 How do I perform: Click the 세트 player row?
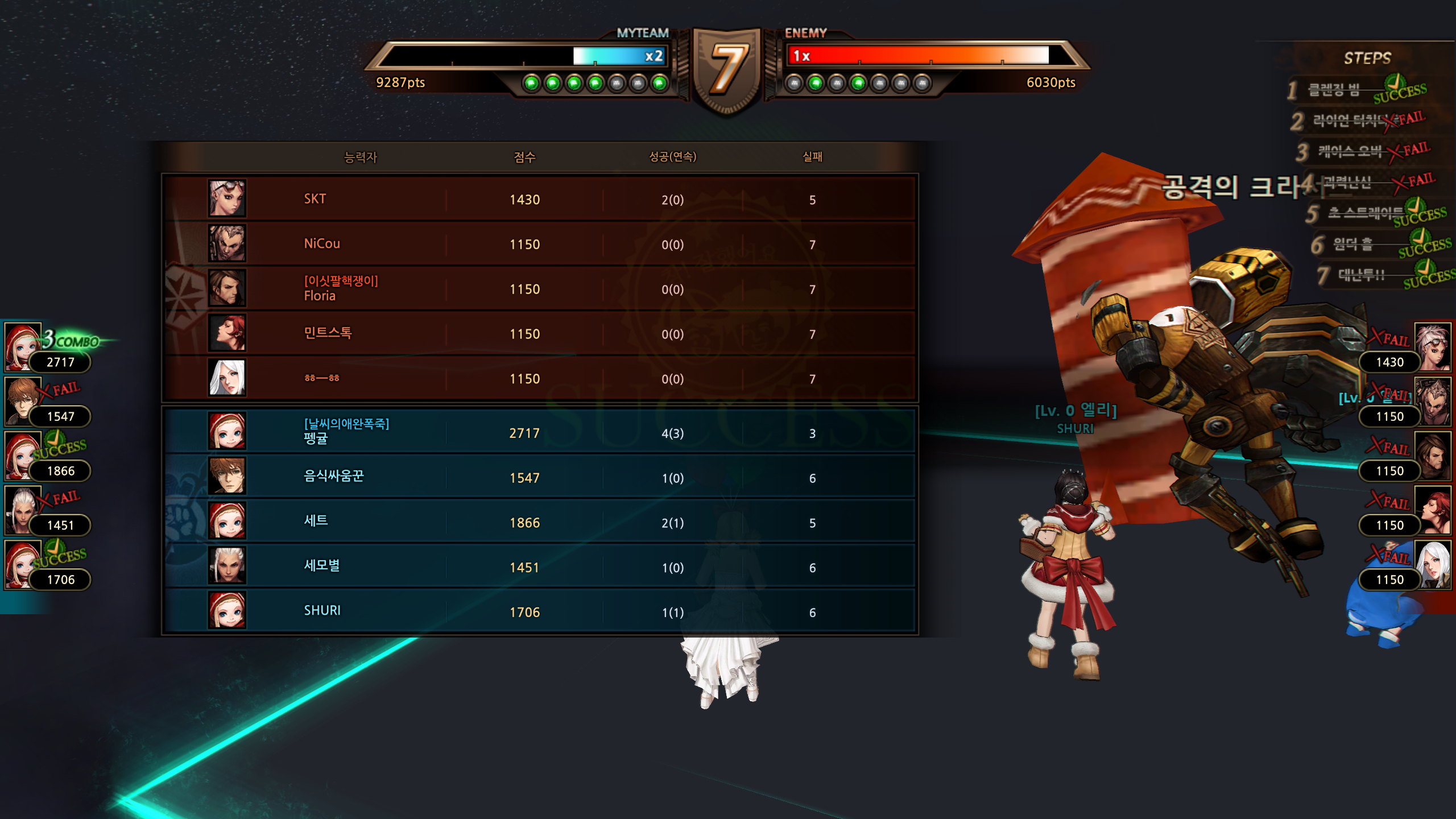tap(539, 522)
